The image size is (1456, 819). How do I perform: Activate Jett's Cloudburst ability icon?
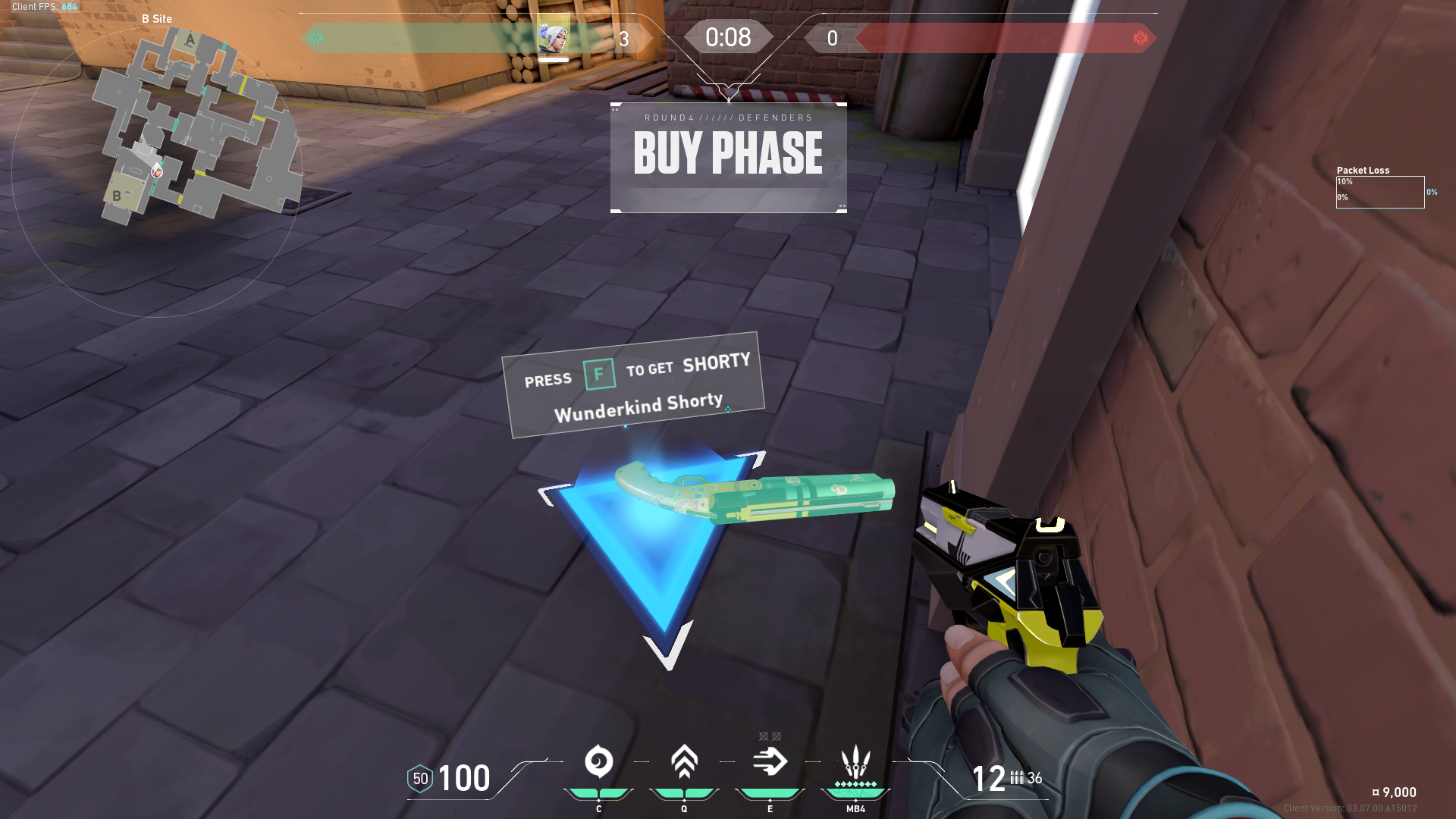[x=598, y=761]
